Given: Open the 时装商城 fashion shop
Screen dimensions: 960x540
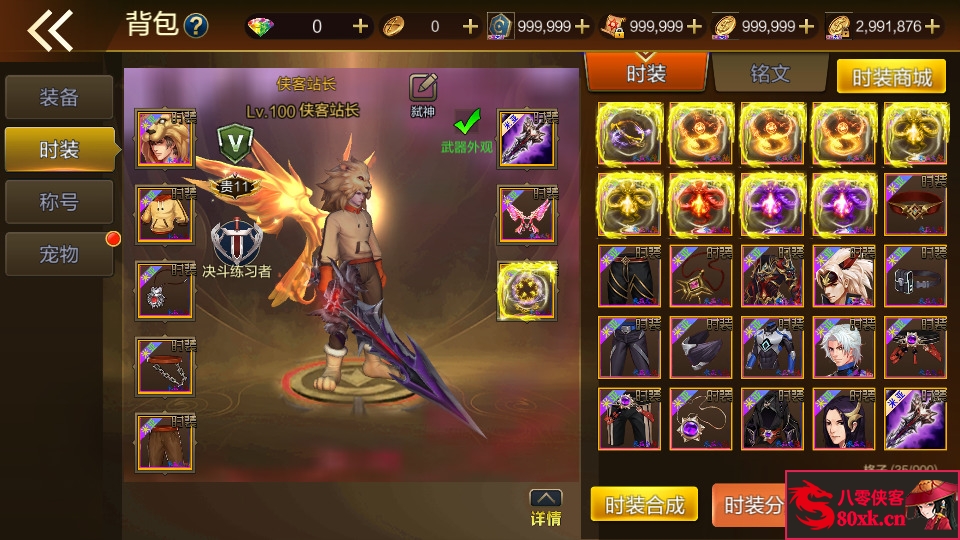Looking at the screenshot, I should tap(890, 77).
